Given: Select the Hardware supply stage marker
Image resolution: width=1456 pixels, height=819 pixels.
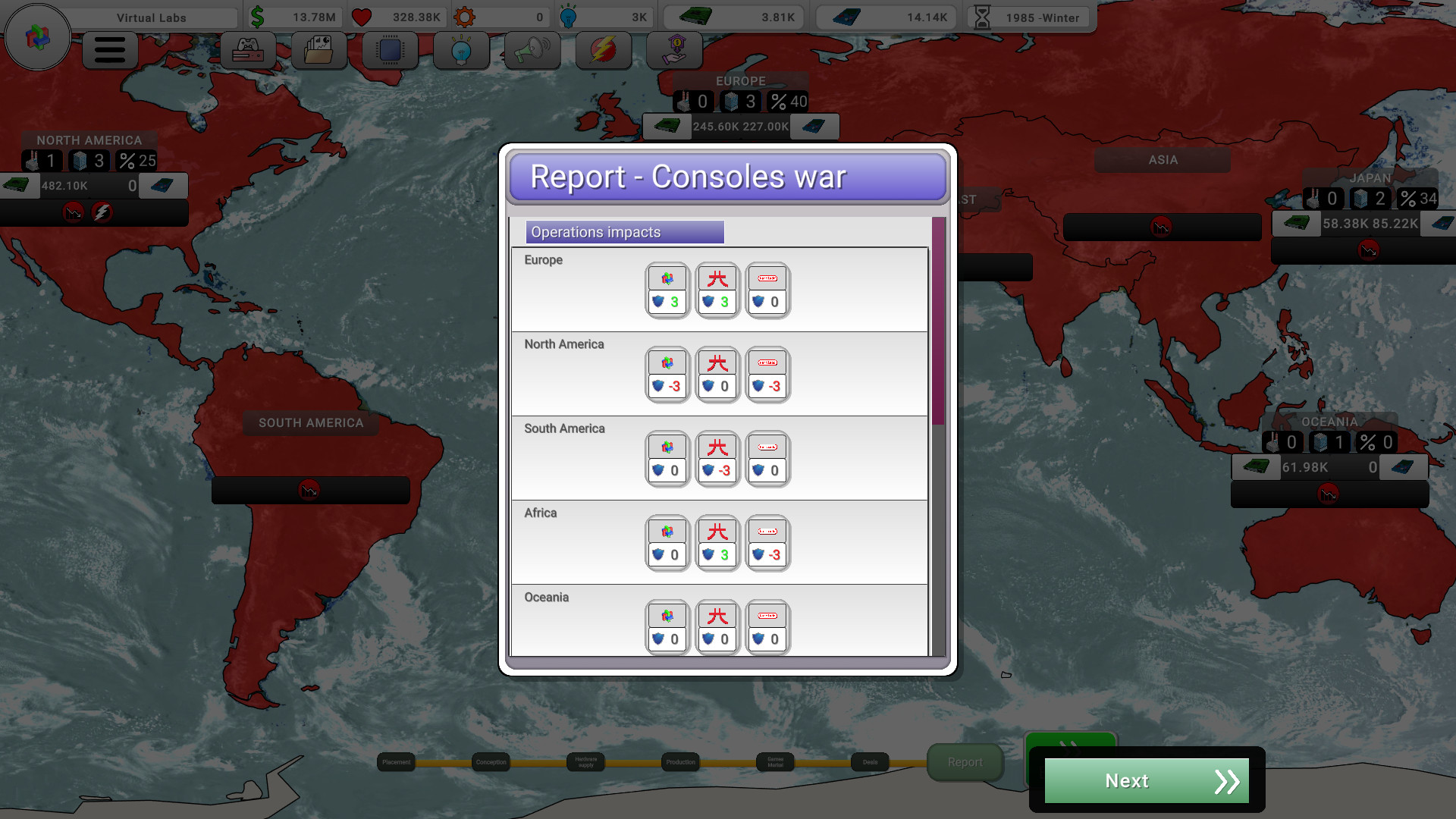Looking at the screenshot, I should point(585,762).
